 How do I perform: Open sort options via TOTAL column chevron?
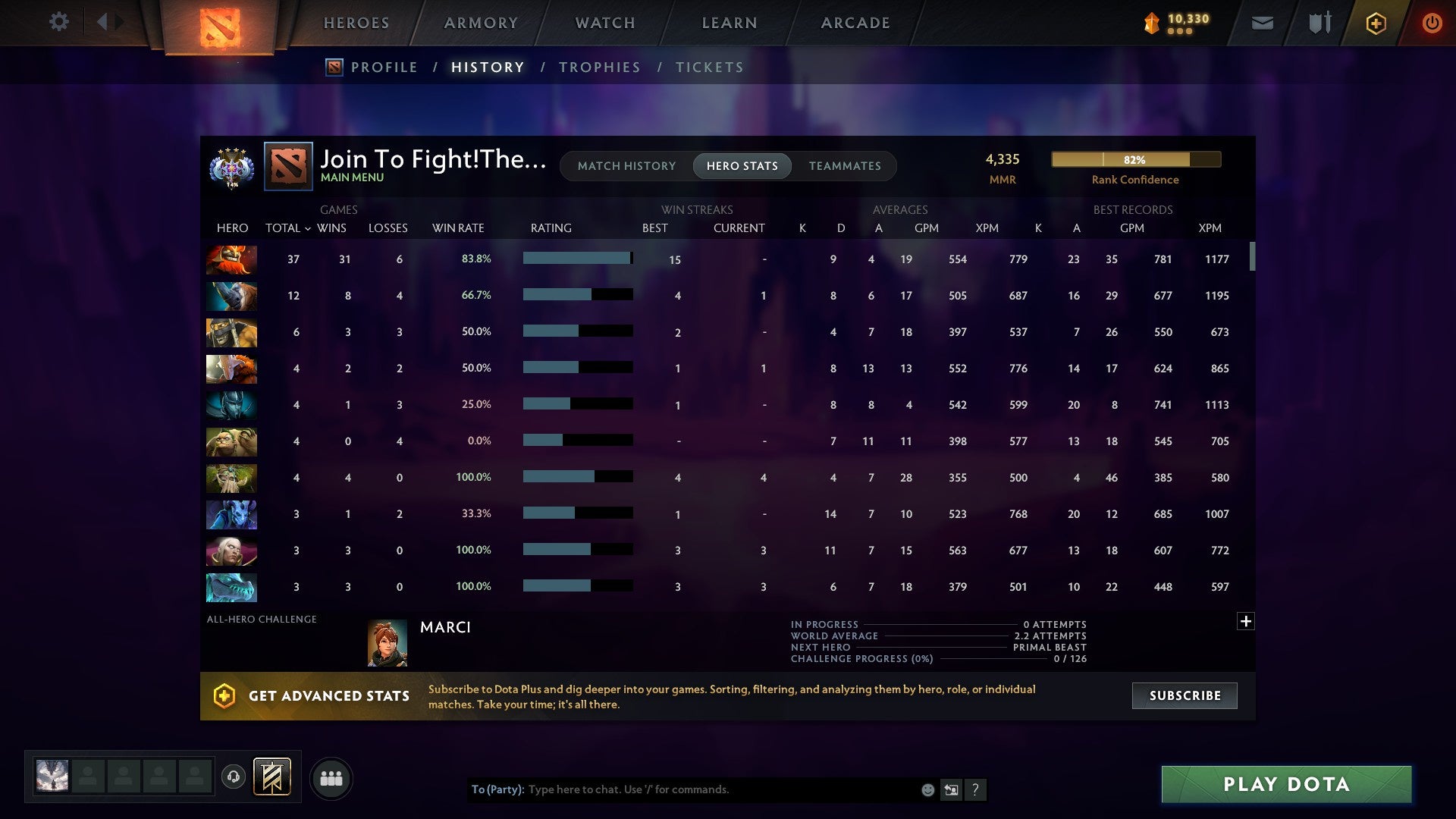(307, 227)
